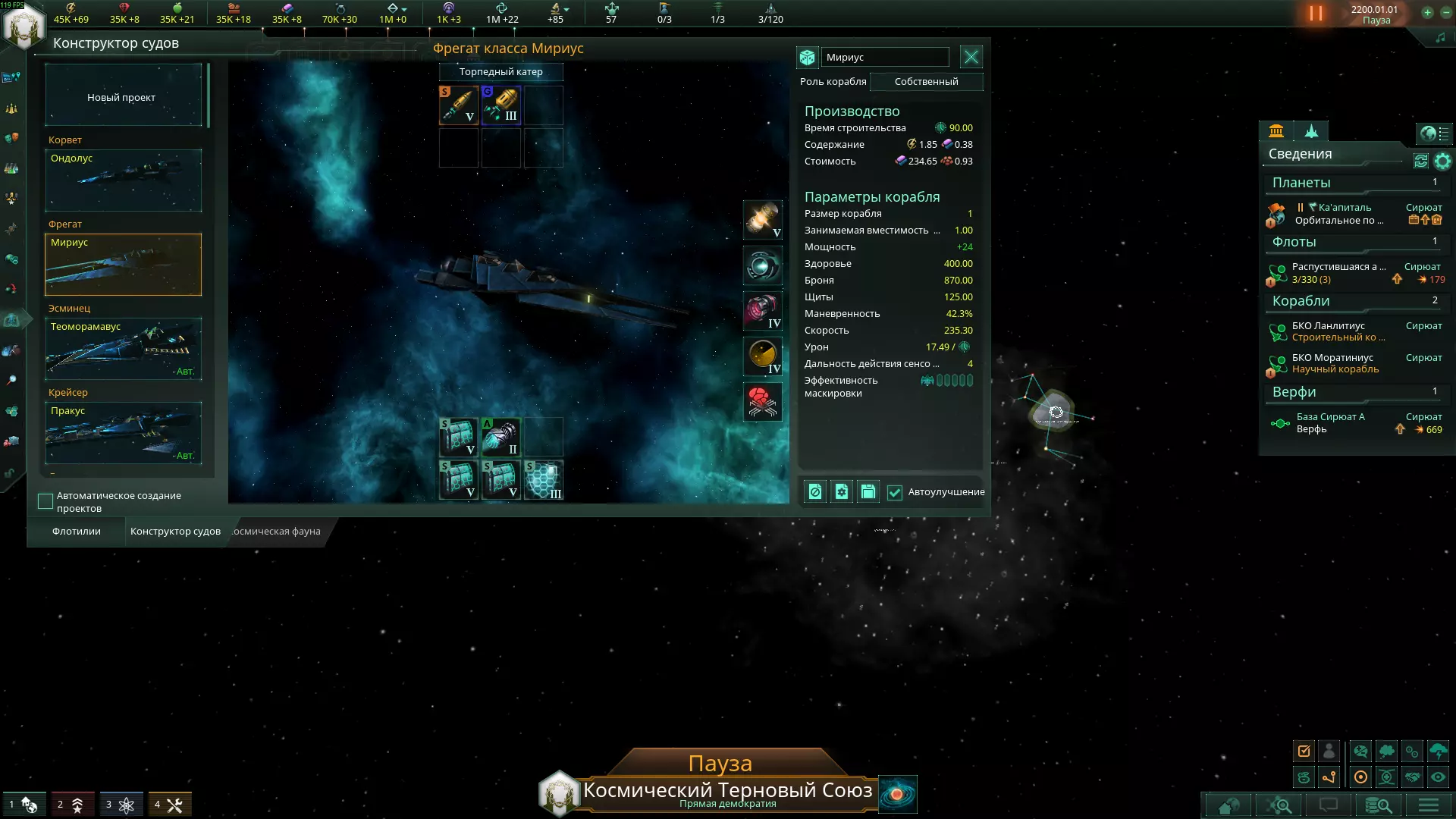Edit the Мириус design name field
Screen dimensions: 1456x819
click(885, 58)
